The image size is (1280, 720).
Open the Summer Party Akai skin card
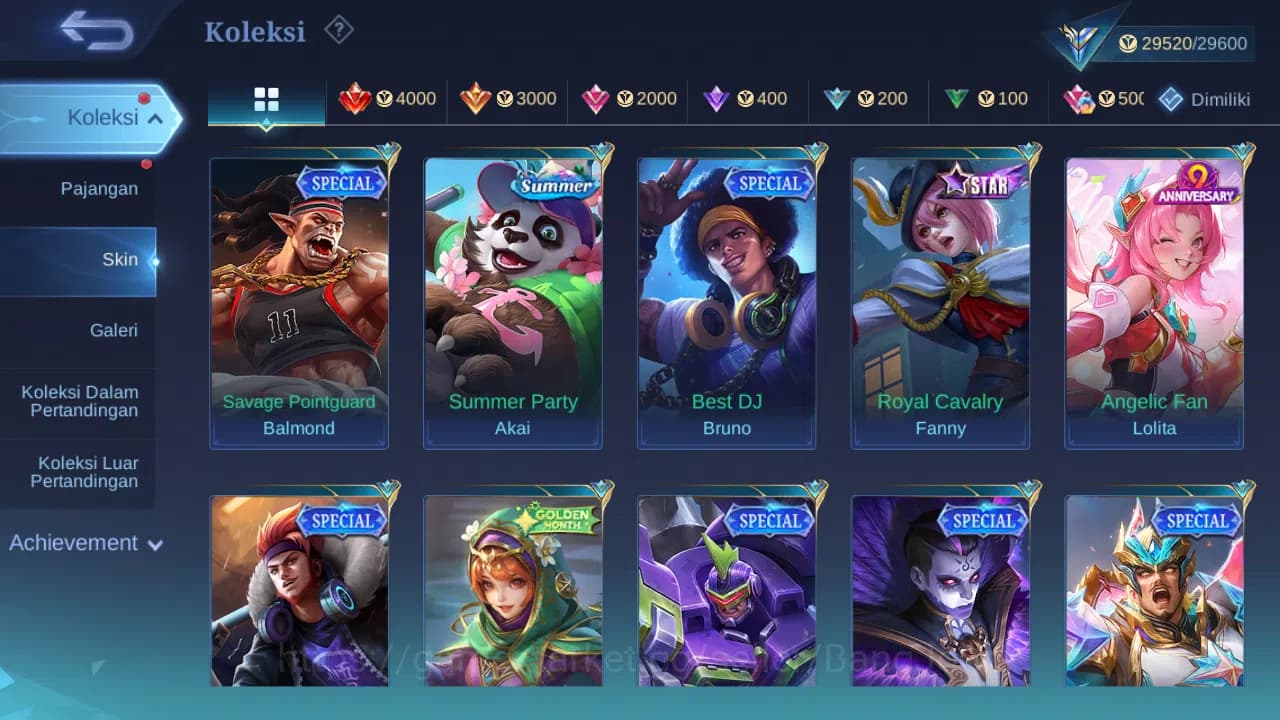(x=513, y=300)
